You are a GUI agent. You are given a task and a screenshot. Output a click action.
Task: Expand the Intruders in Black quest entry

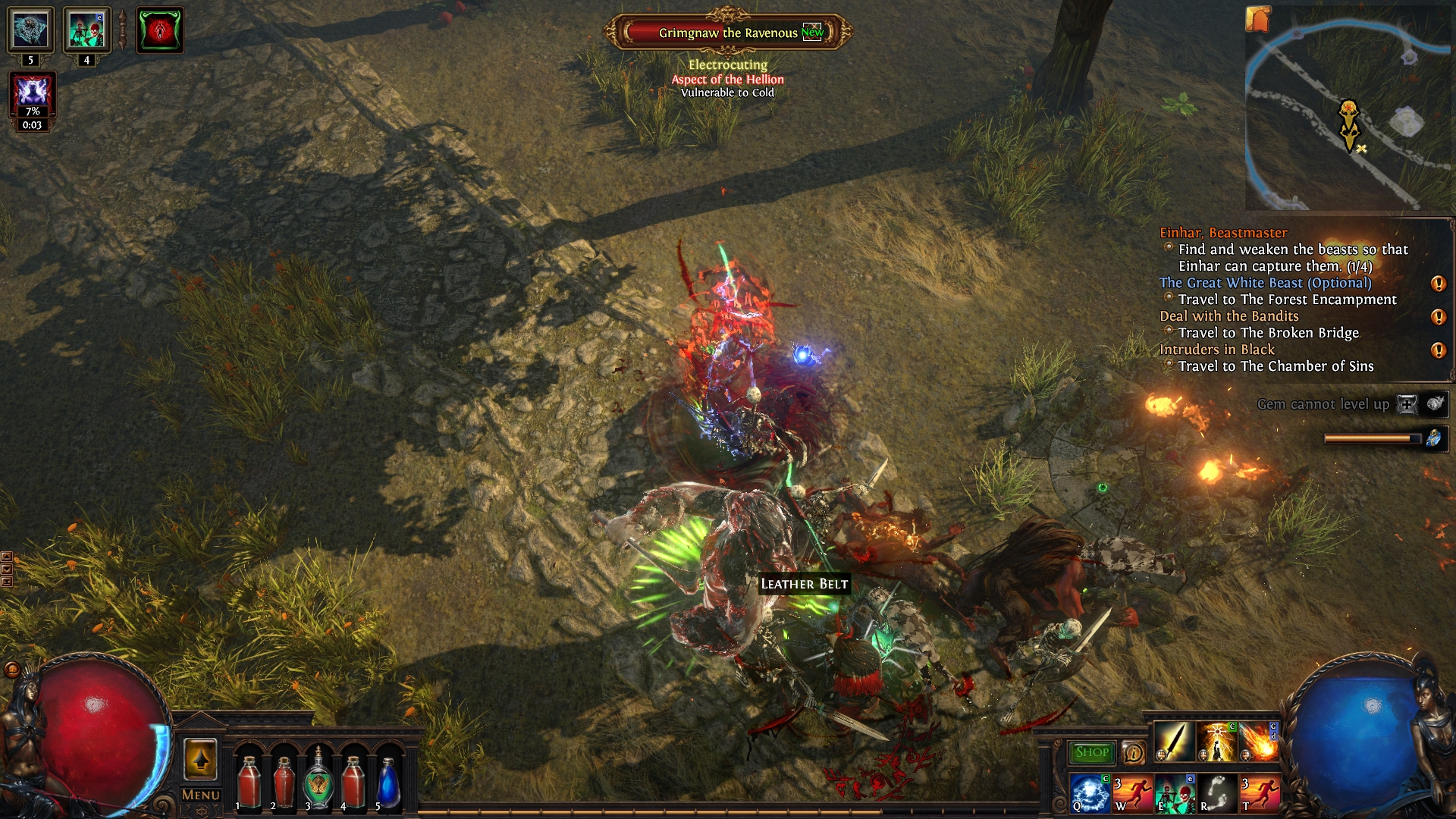coord(1217,350)
